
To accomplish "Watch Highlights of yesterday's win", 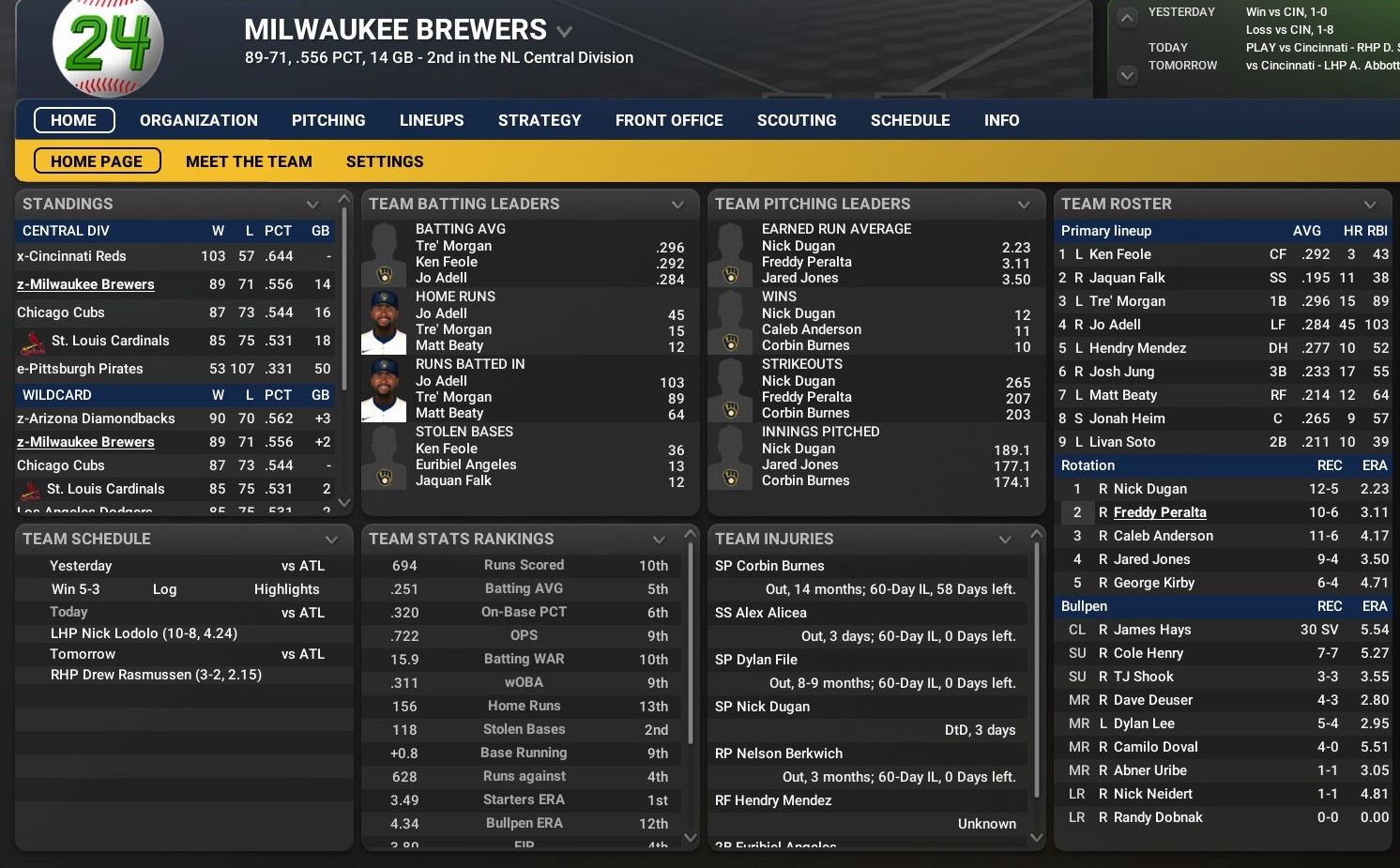I will coord(286,589).
